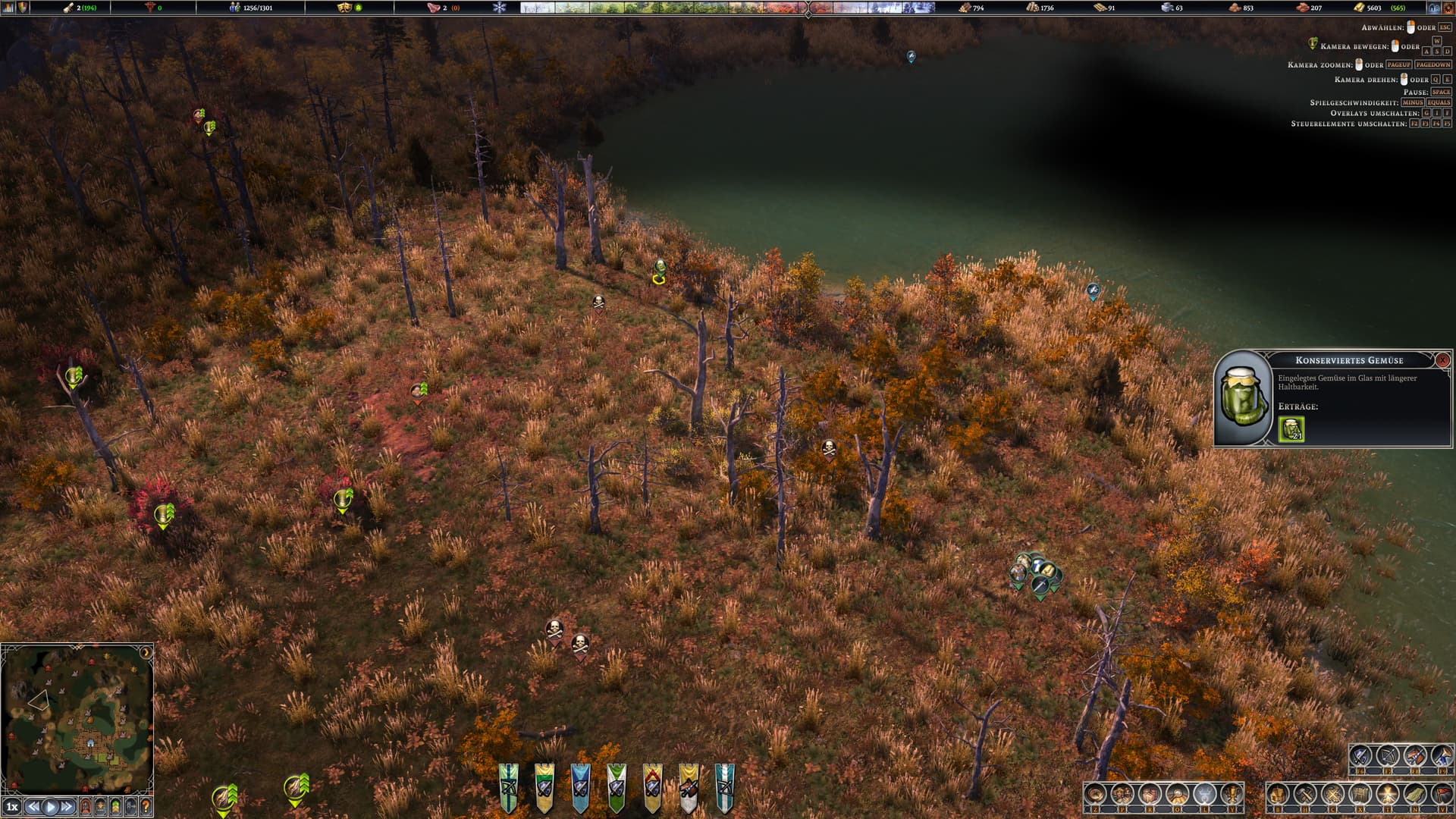This screenshot has width=1456, height=819.
Task: Close the Konserviertes Gemüse info panel
Action: pos(1442,360)
